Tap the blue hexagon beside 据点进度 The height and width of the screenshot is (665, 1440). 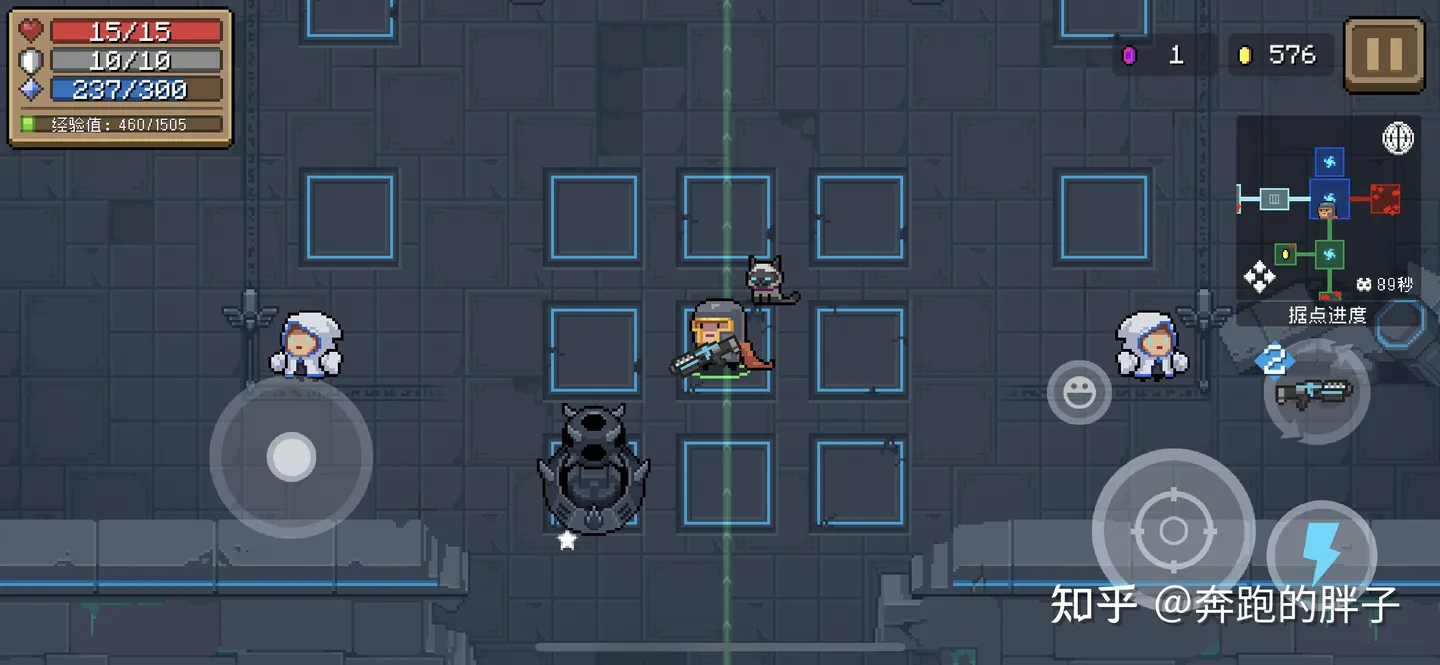coord(1400,322)
